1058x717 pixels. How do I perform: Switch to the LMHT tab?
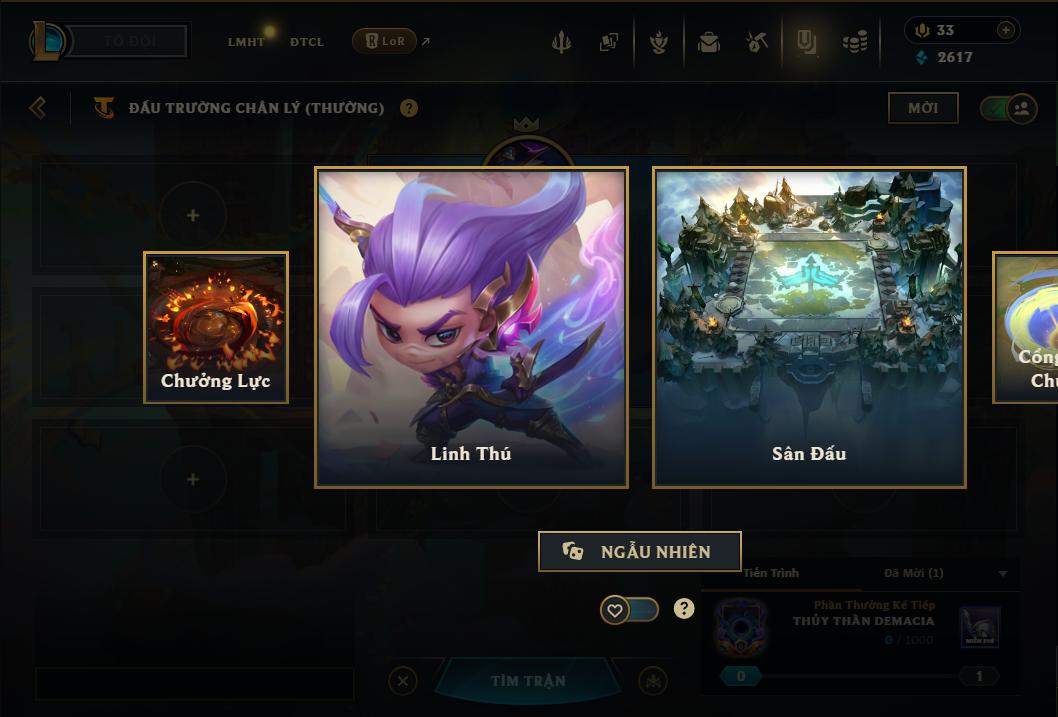(246, 42)
